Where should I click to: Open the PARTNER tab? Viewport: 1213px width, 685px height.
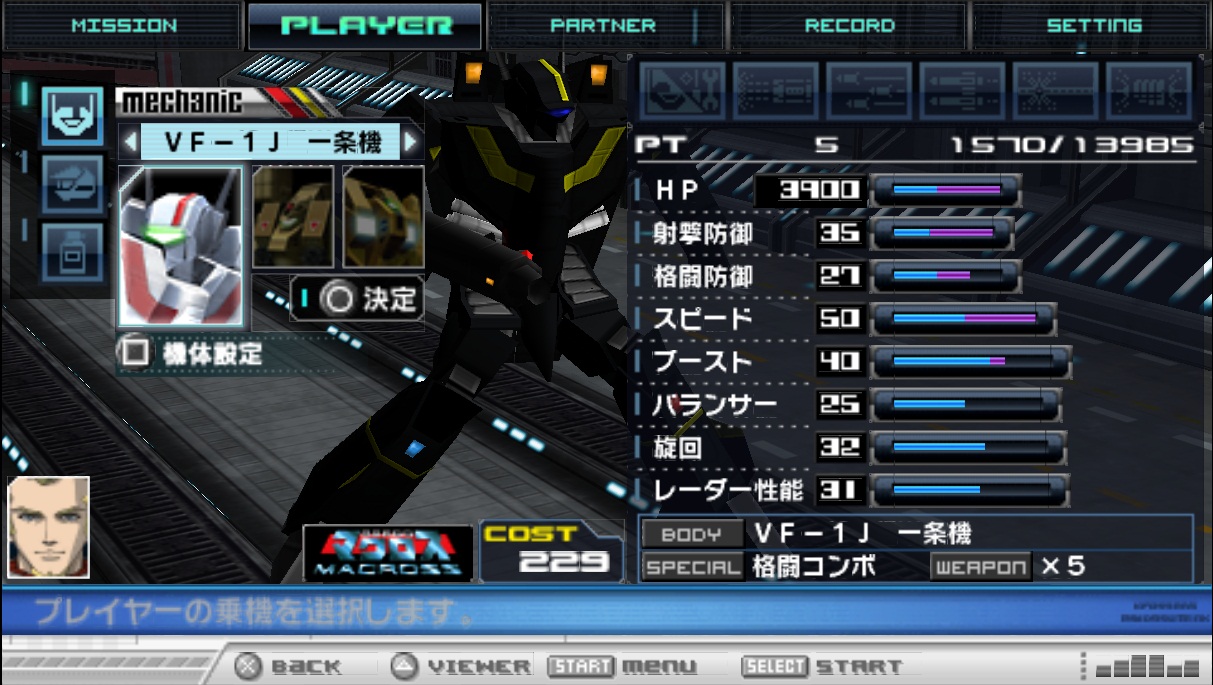603,26
